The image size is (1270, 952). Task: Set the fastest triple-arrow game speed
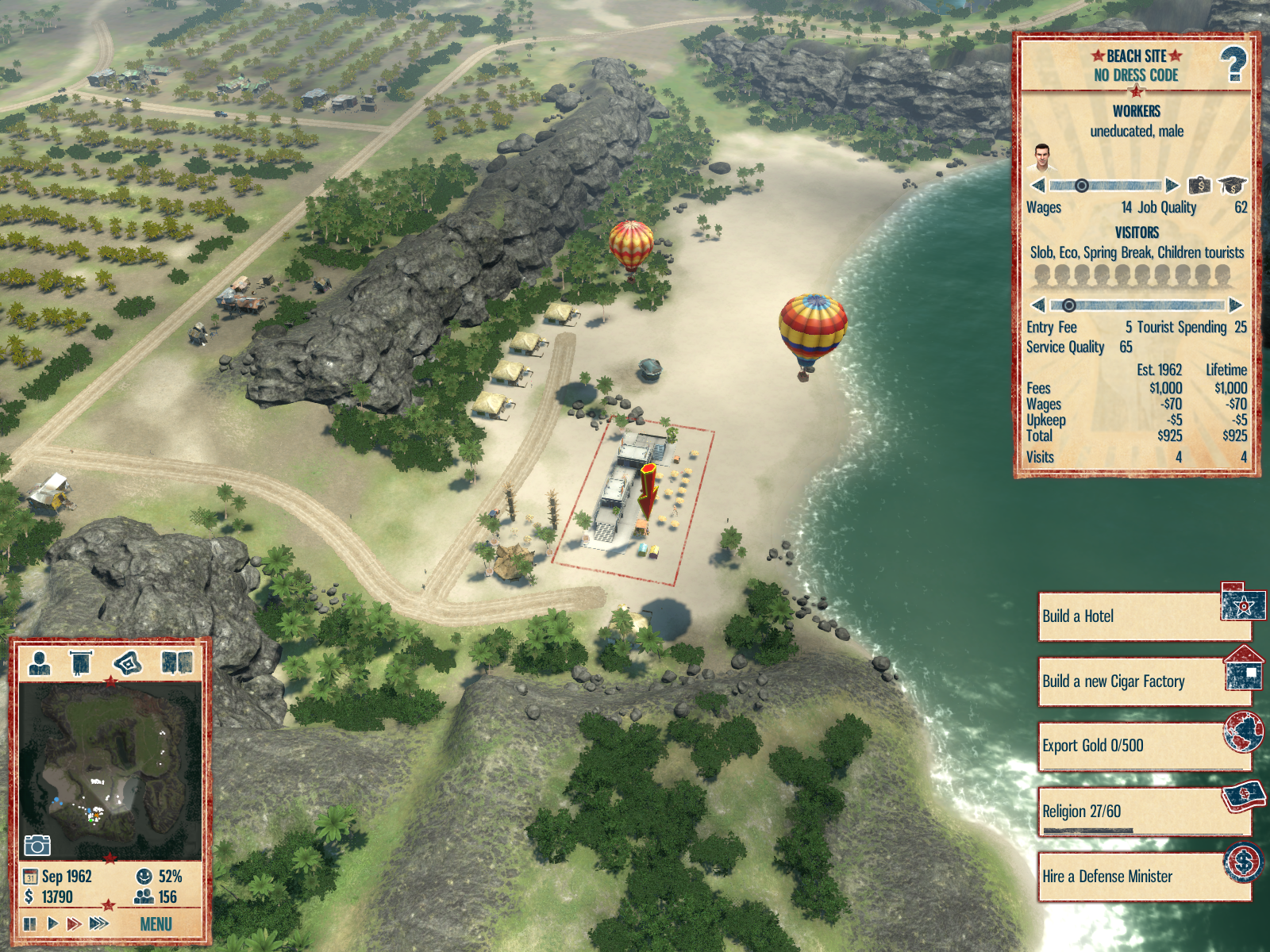point(99,923)
